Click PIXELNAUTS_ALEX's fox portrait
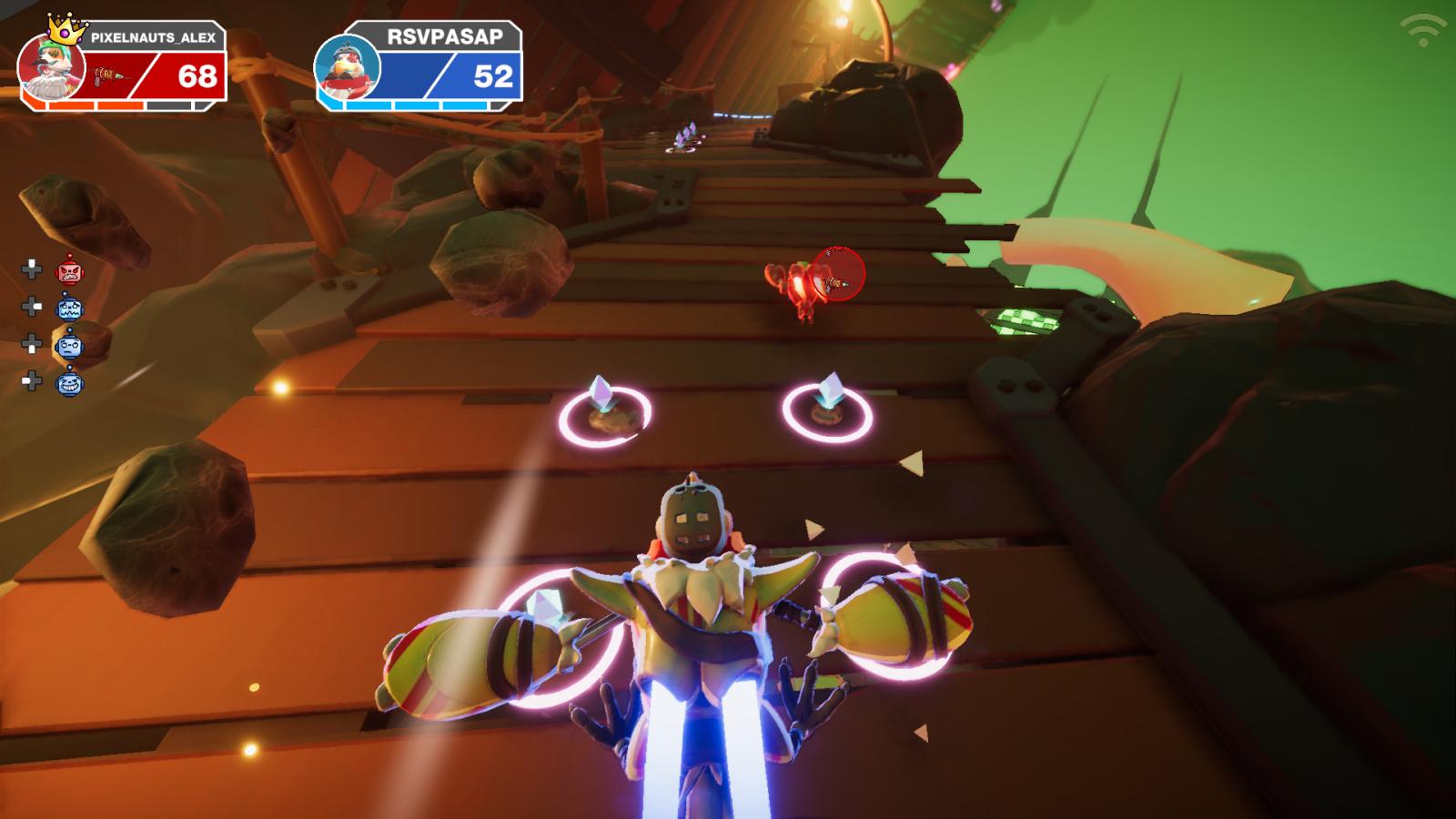This screenshot has height=819, width=1456. (x=51, y=68)
